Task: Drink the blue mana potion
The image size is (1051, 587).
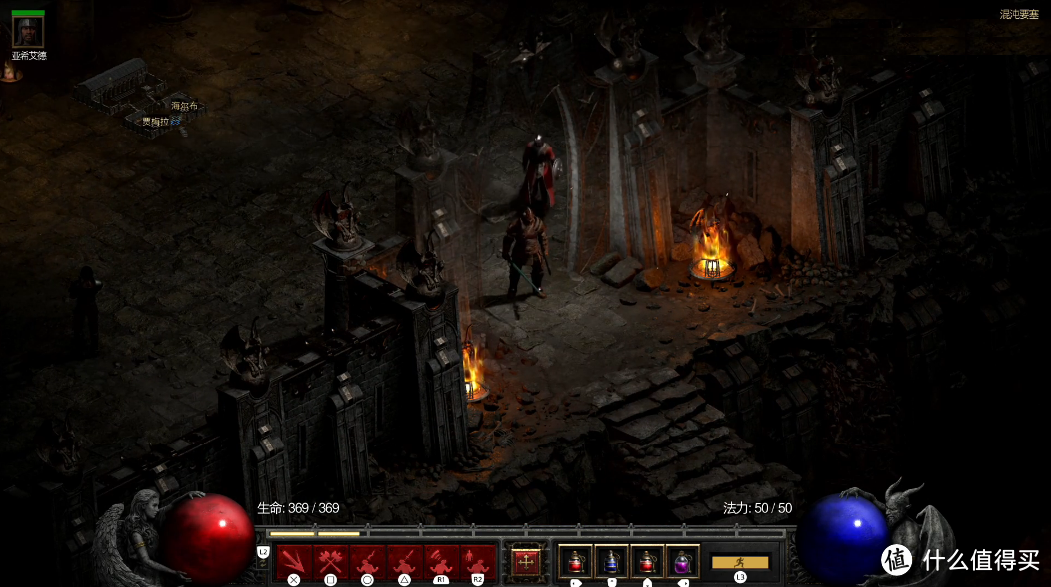Action: click(611, 561)
